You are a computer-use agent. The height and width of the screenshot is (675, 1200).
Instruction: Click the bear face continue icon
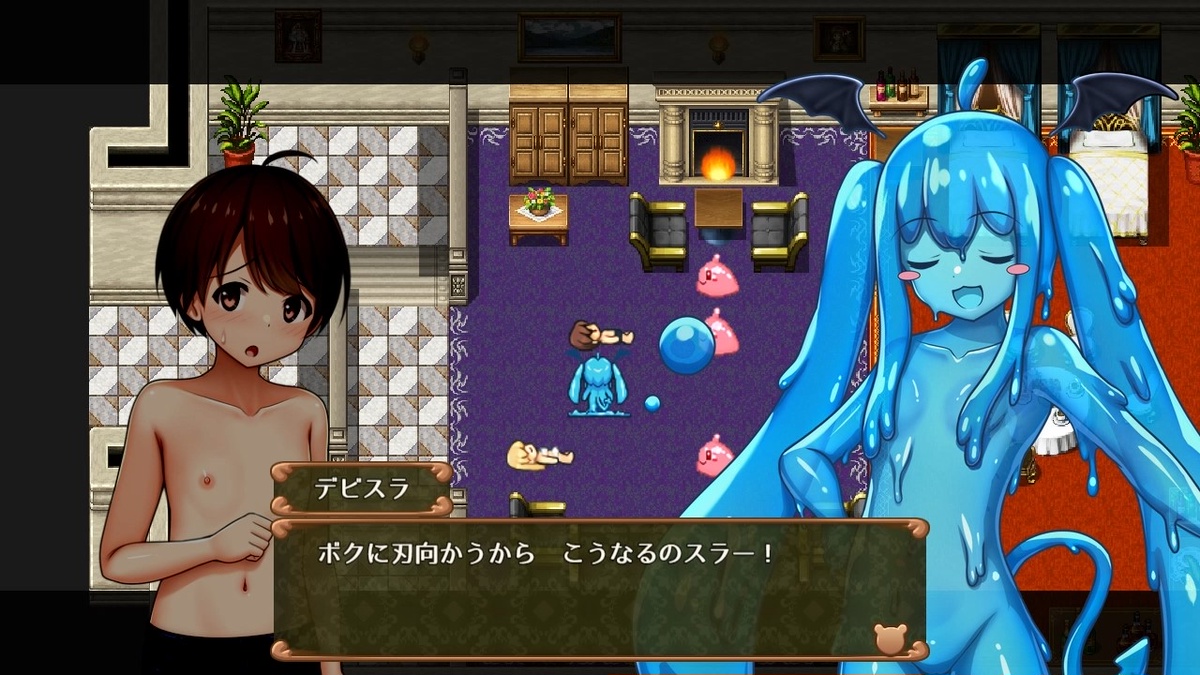click(889, 637)
